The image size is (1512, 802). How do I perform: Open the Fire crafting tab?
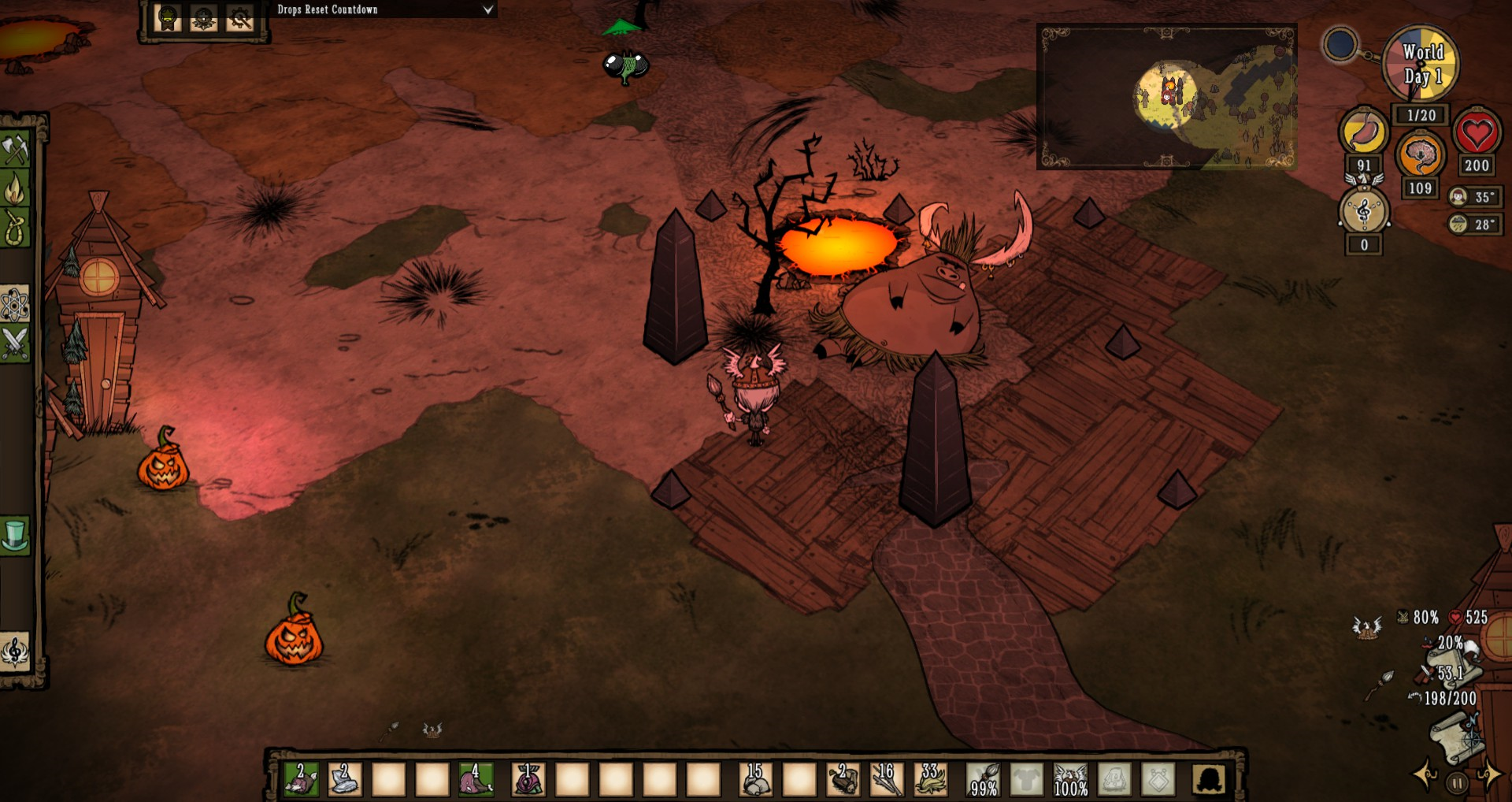pos(15,189)
